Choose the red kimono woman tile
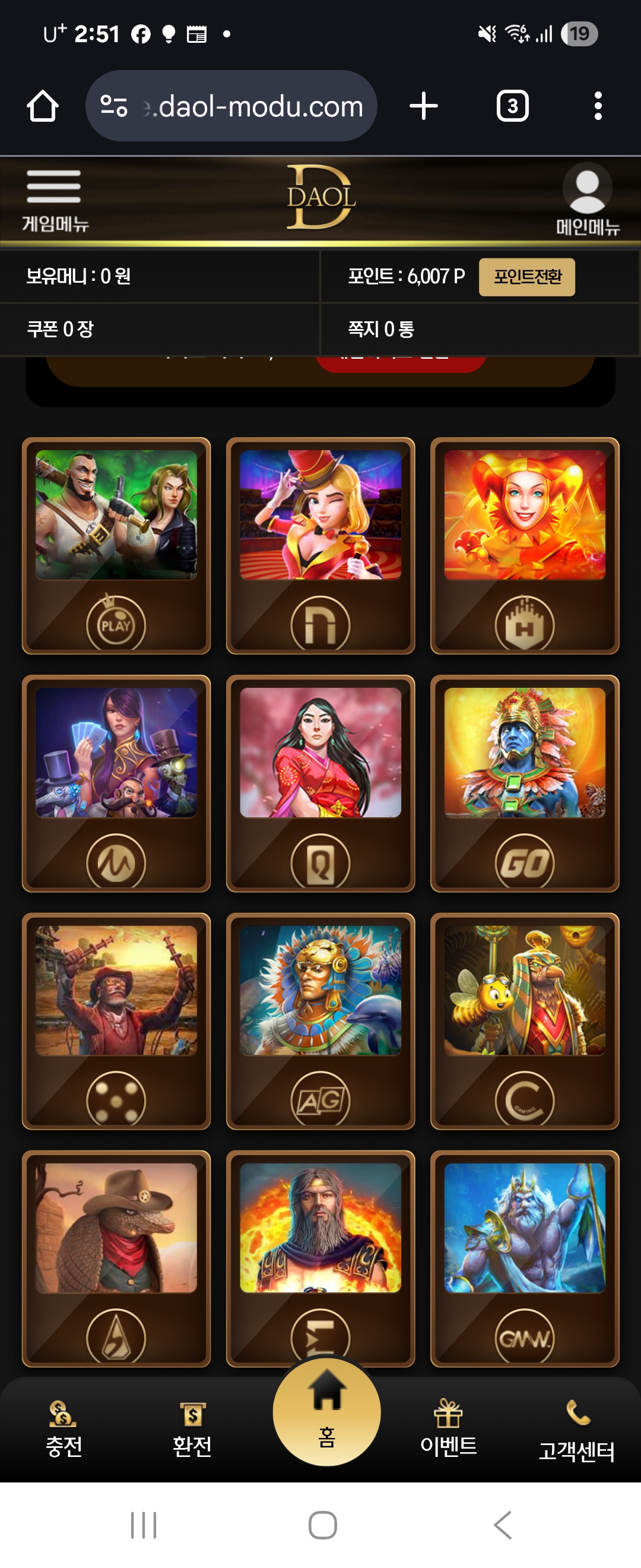641x1568 pixels. coord(320,783)
